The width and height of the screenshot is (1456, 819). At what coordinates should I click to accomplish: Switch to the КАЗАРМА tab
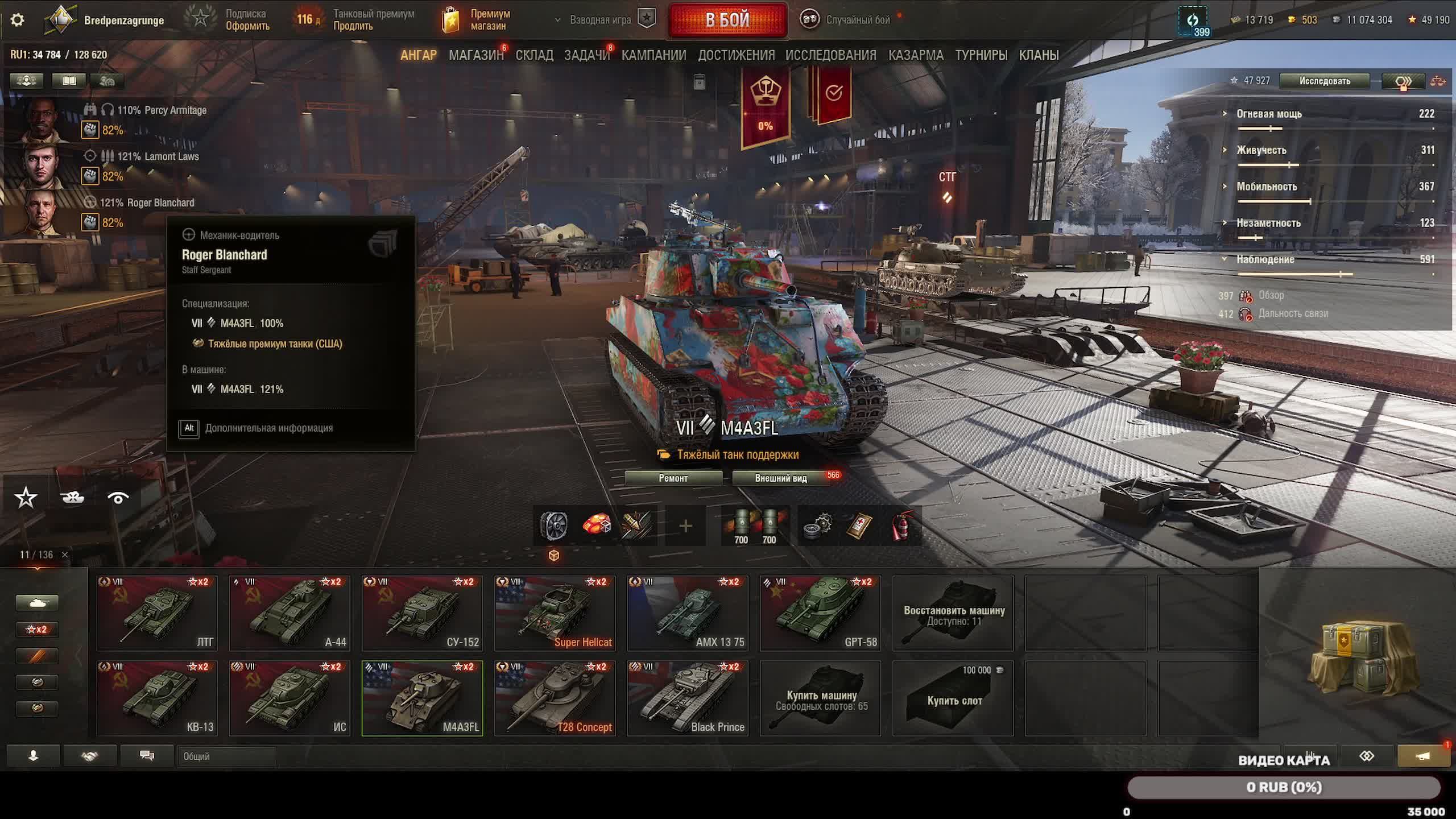pos(916,55)
